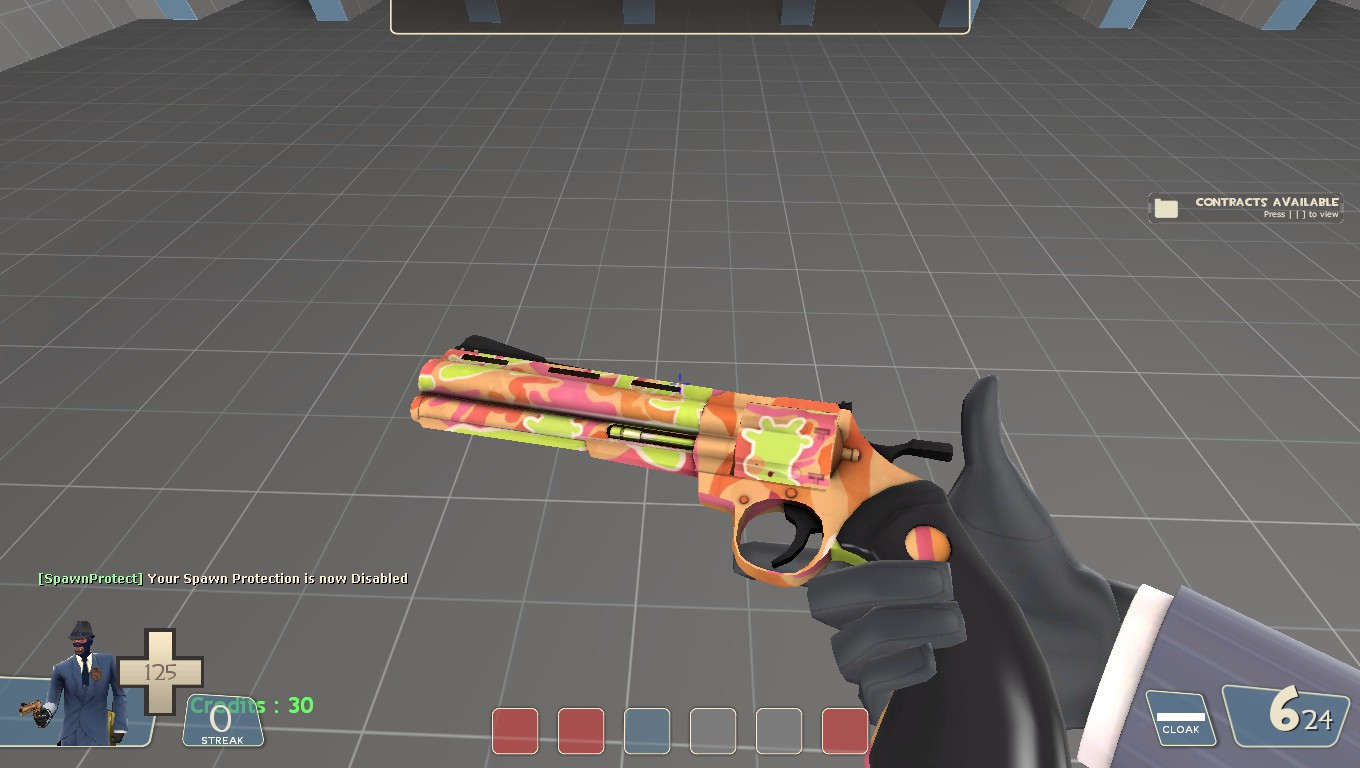
Task: Click the 'Press to view' hint text
Action: [x=1299, y=214]
